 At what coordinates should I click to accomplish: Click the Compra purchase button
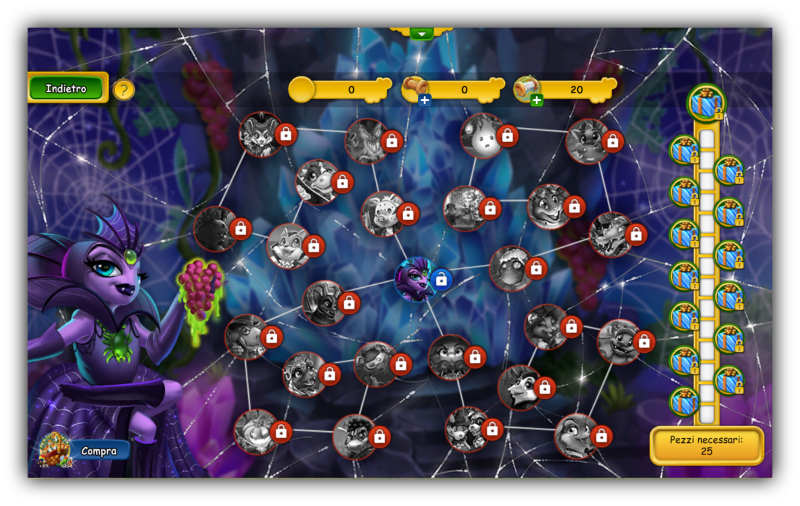(x=98, y=451)
